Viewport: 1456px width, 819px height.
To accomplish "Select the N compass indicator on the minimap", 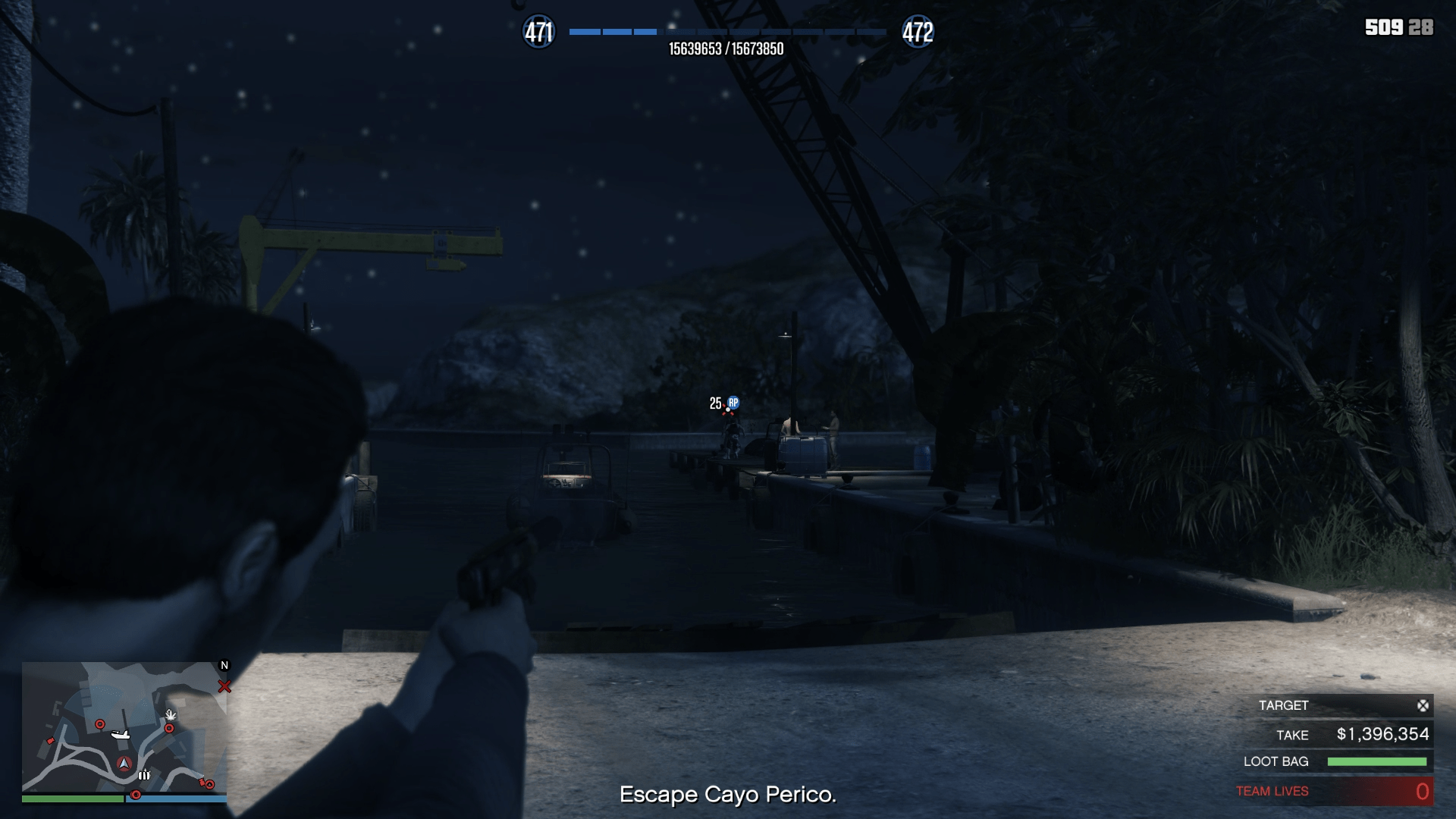I will click(x=224, y=665).
